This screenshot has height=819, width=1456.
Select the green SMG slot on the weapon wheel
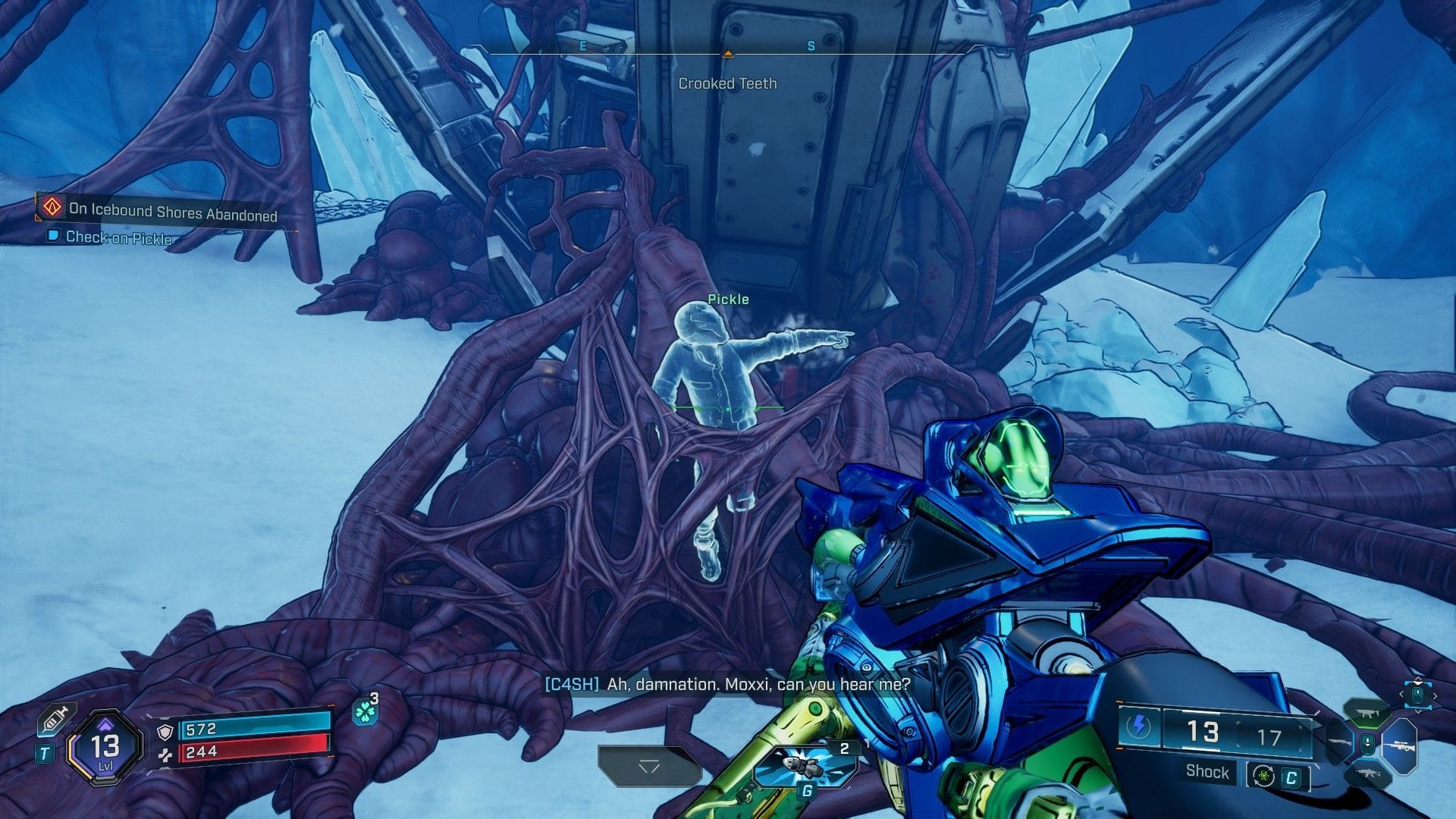[1367, 714]
